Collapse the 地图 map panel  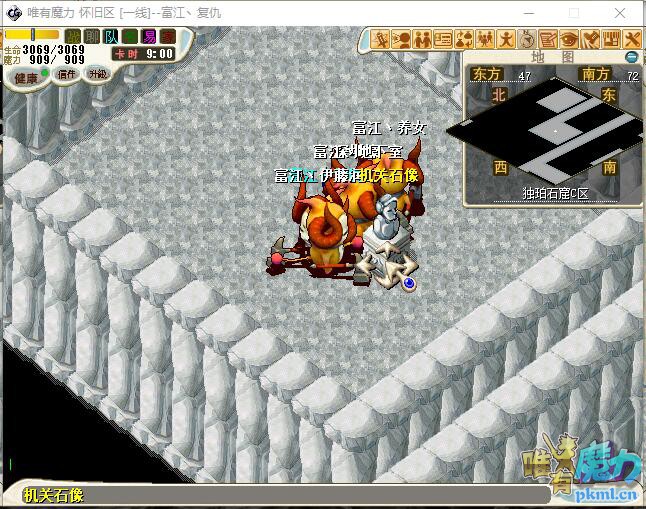[x=631, y=57]
